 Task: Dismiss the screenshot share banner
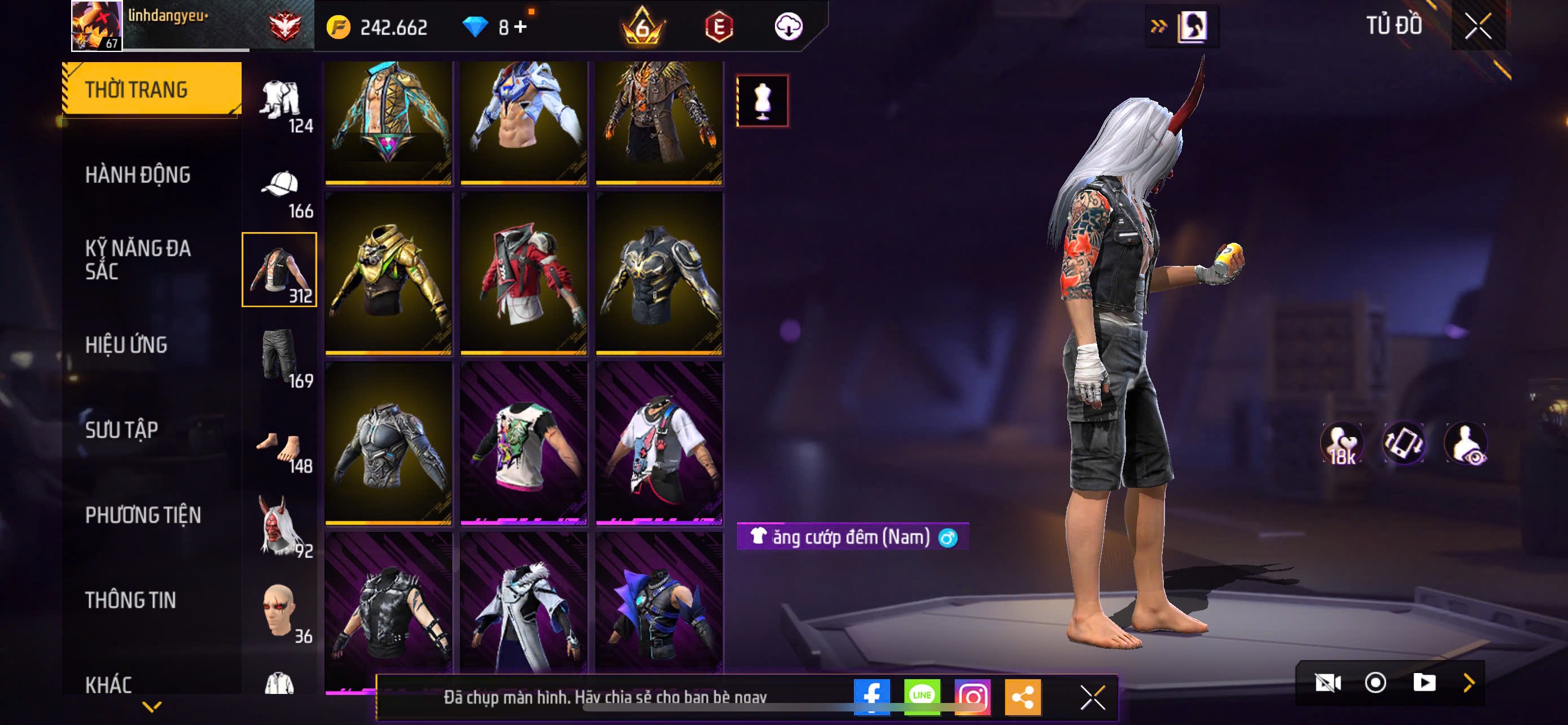pos(1092,697)
